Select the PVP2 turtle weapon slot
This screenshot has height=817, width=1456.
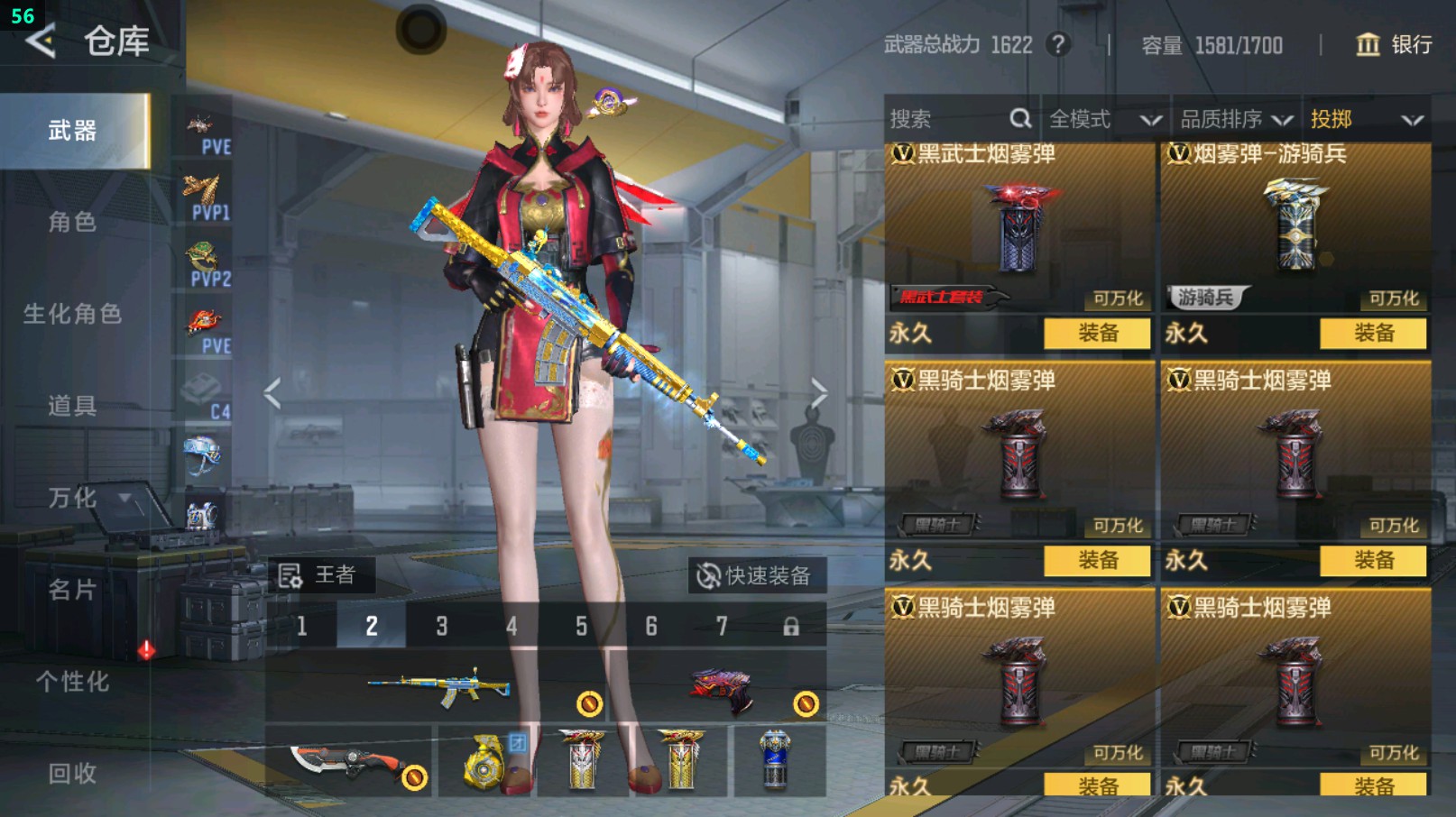(203, 252)
